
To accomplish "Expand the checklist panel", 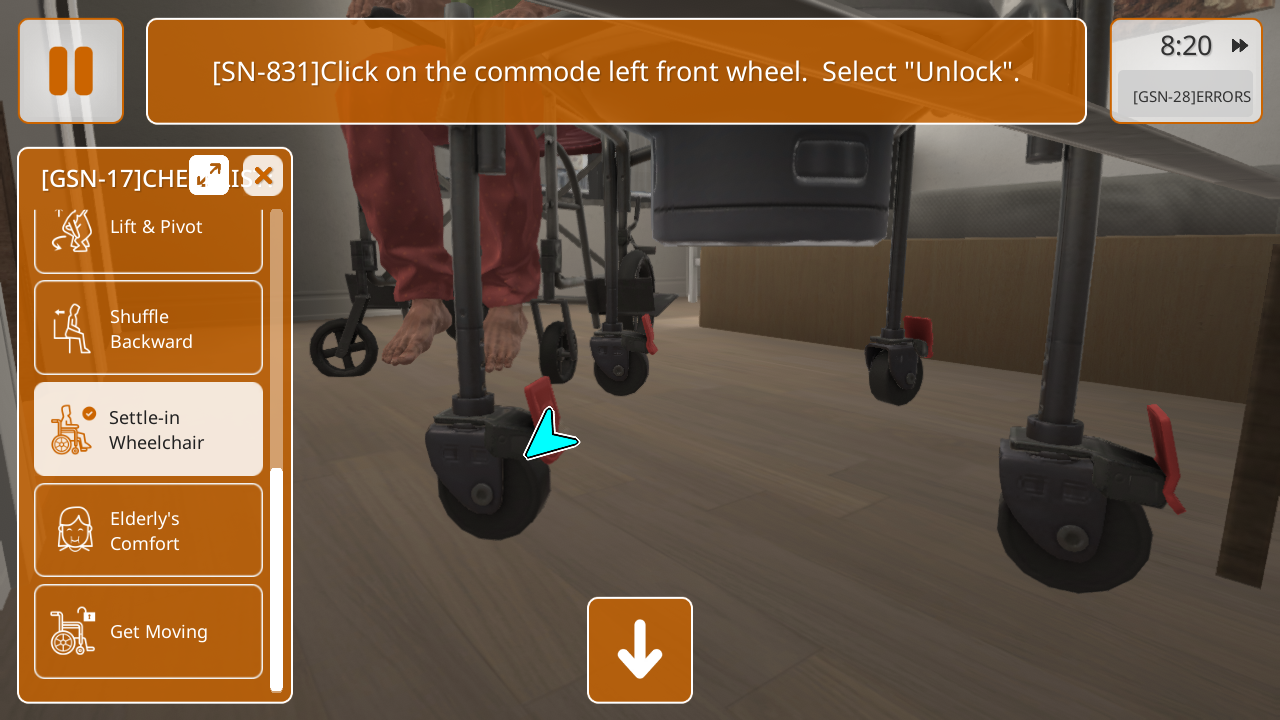I will (209, 175).
